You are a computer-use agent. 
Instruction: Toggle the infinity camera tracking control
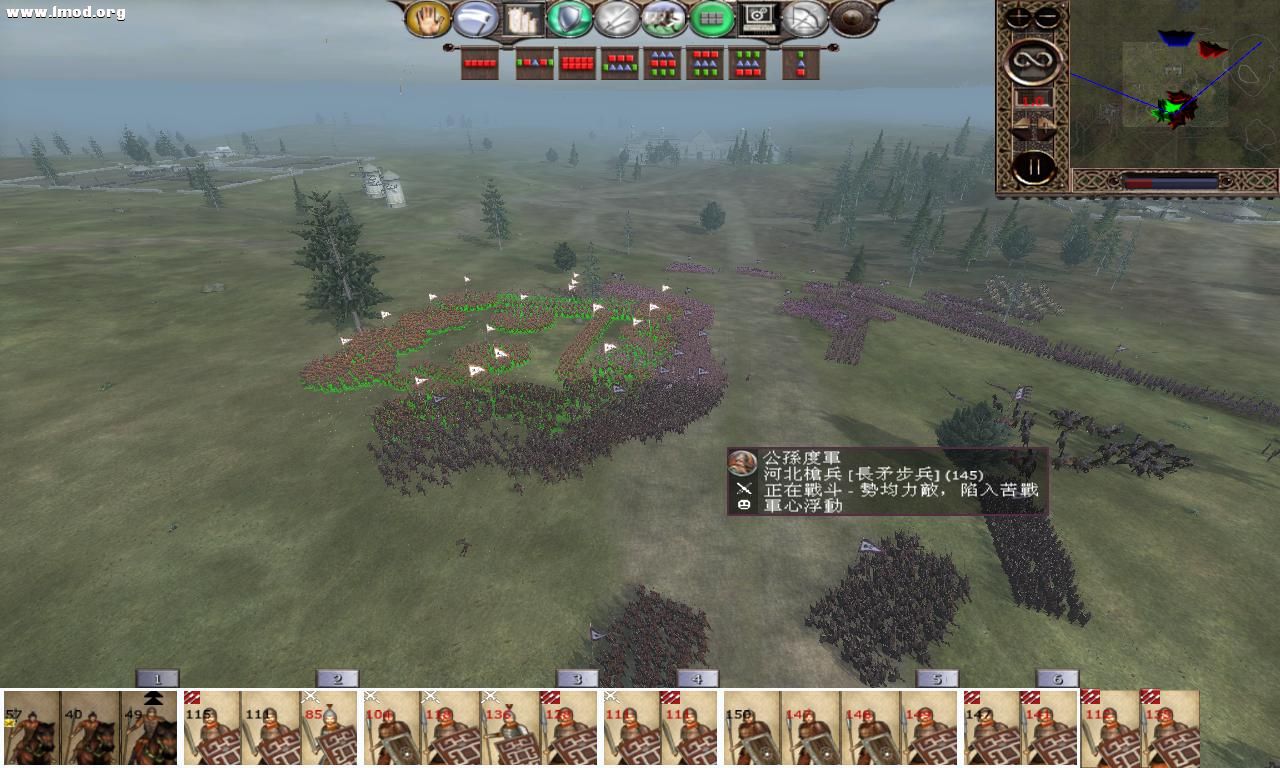pos(1032,60)
